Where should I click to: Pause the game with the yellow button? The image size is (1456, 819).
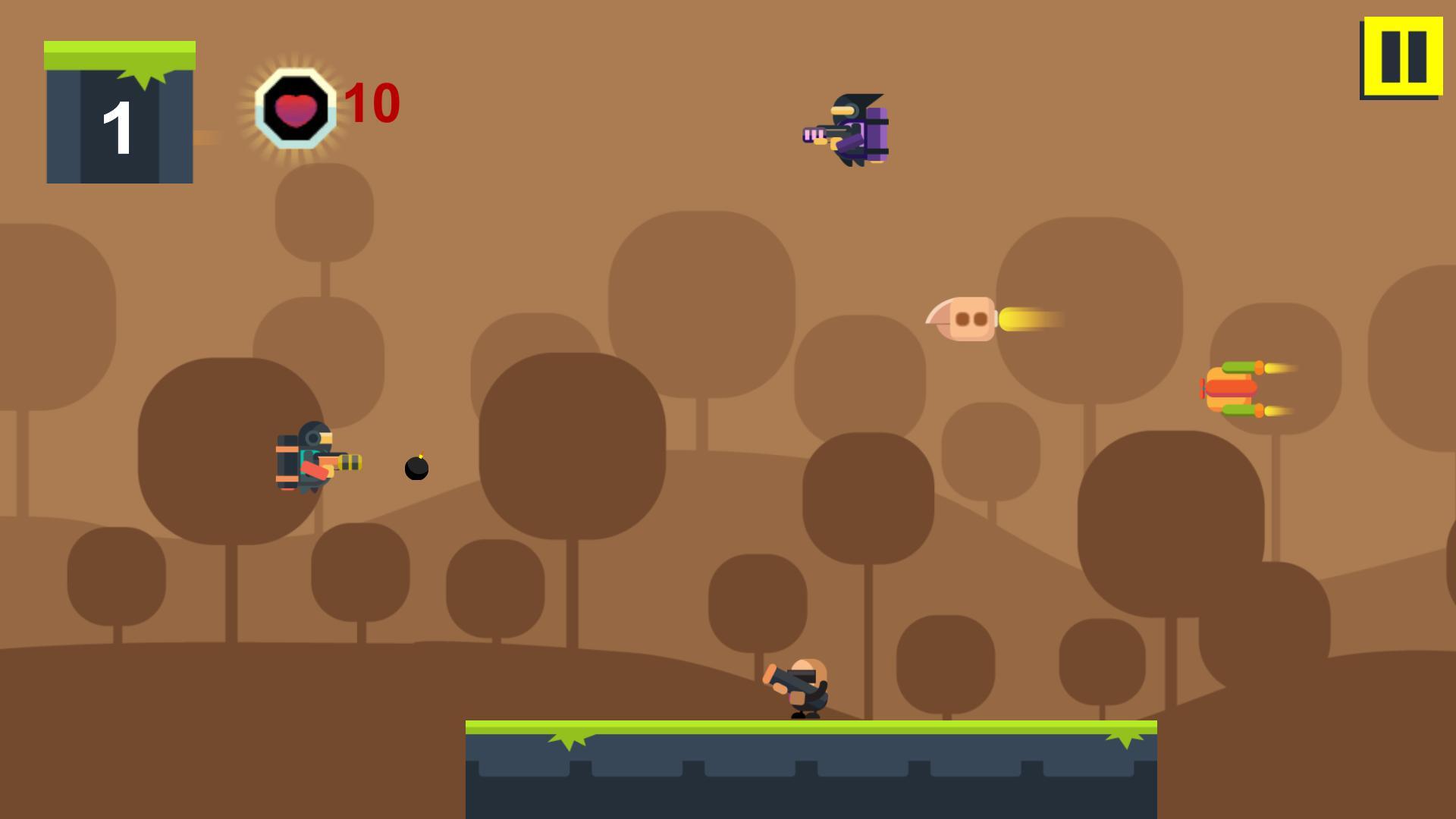(x=1401, y=57)
